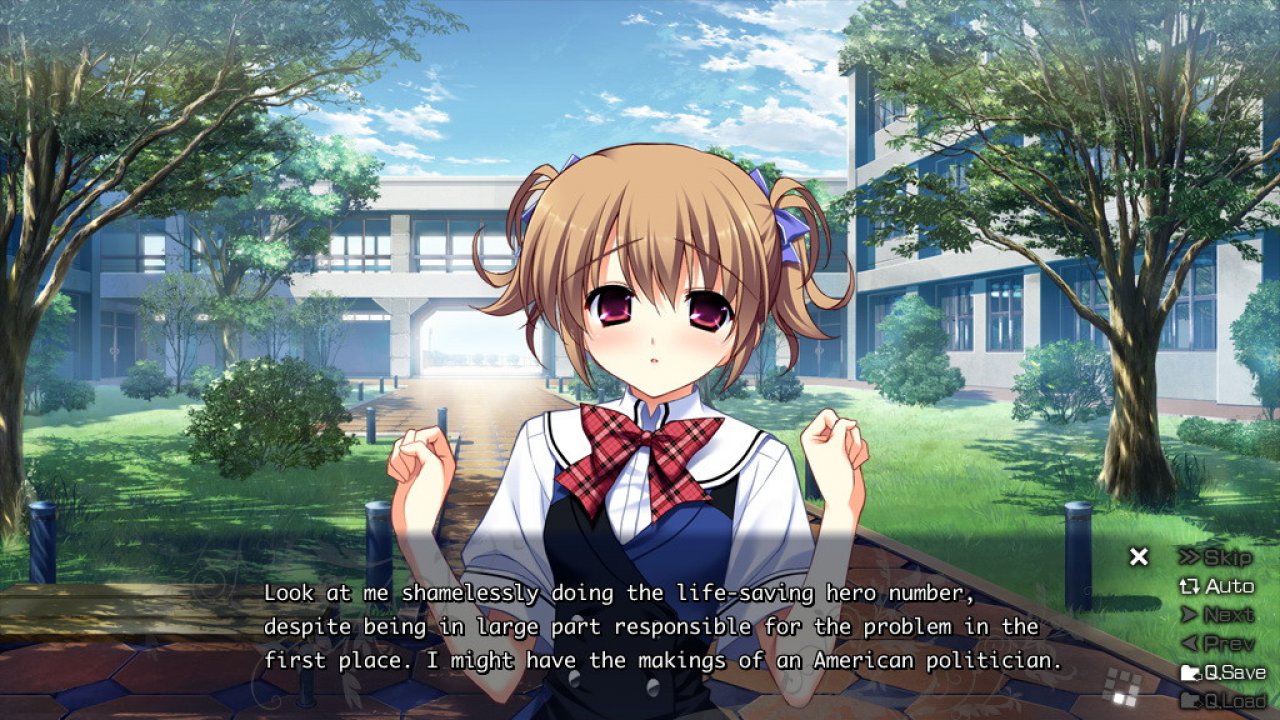1280x720 pixels.
Task: Go back using the Prev button
Action: point(1217,644)
